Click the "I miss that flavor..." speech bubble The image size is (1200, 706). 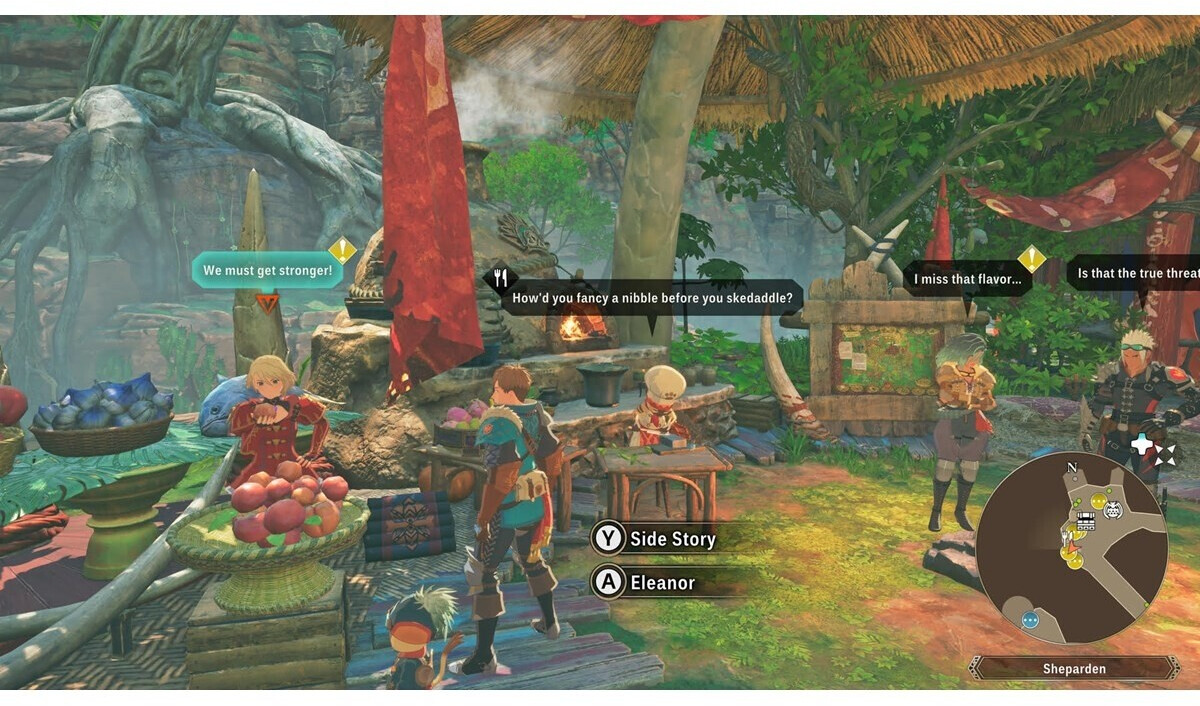(x=968, y=279)
